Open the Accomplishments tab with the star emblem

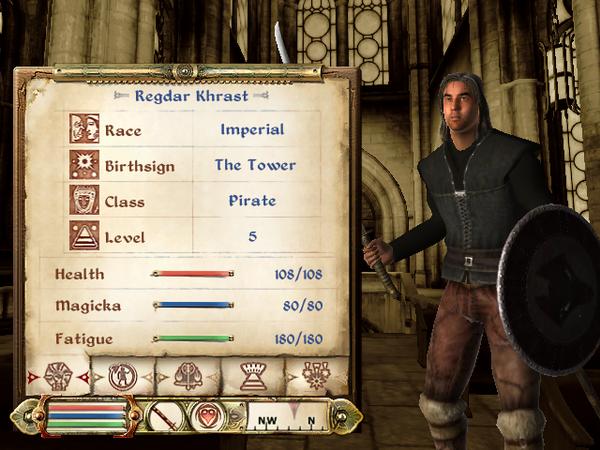pos(317,376)
